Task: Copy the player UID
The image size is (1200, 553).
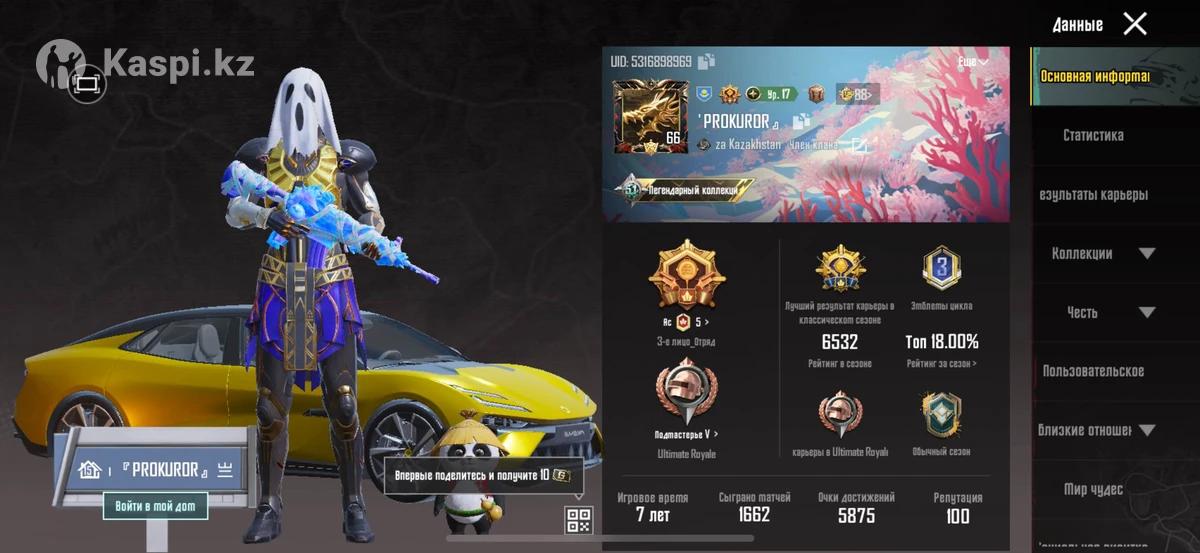Action: coord(707,62)
